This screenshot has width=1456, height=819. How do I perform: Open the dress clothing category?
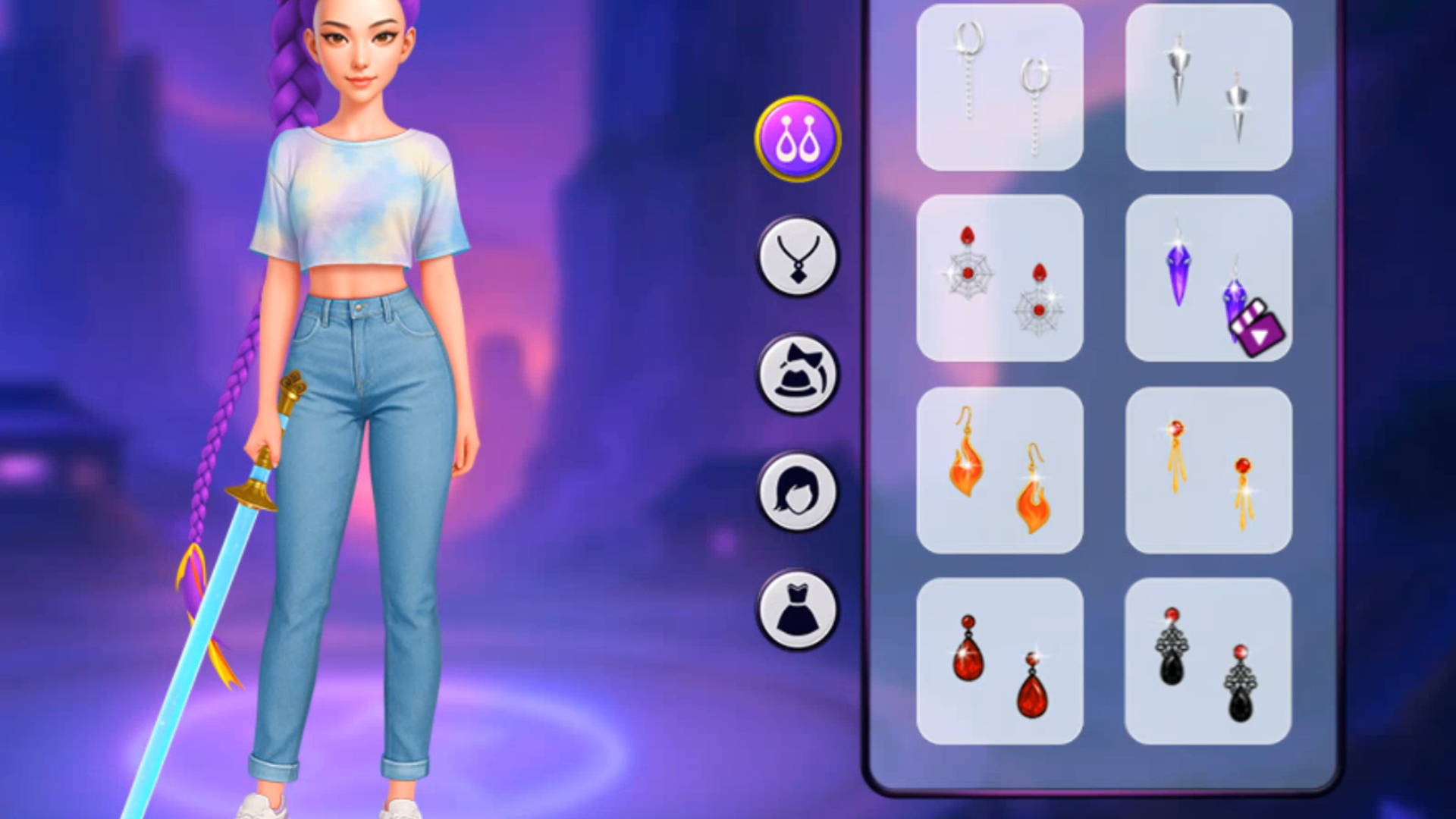coord(797,610)
